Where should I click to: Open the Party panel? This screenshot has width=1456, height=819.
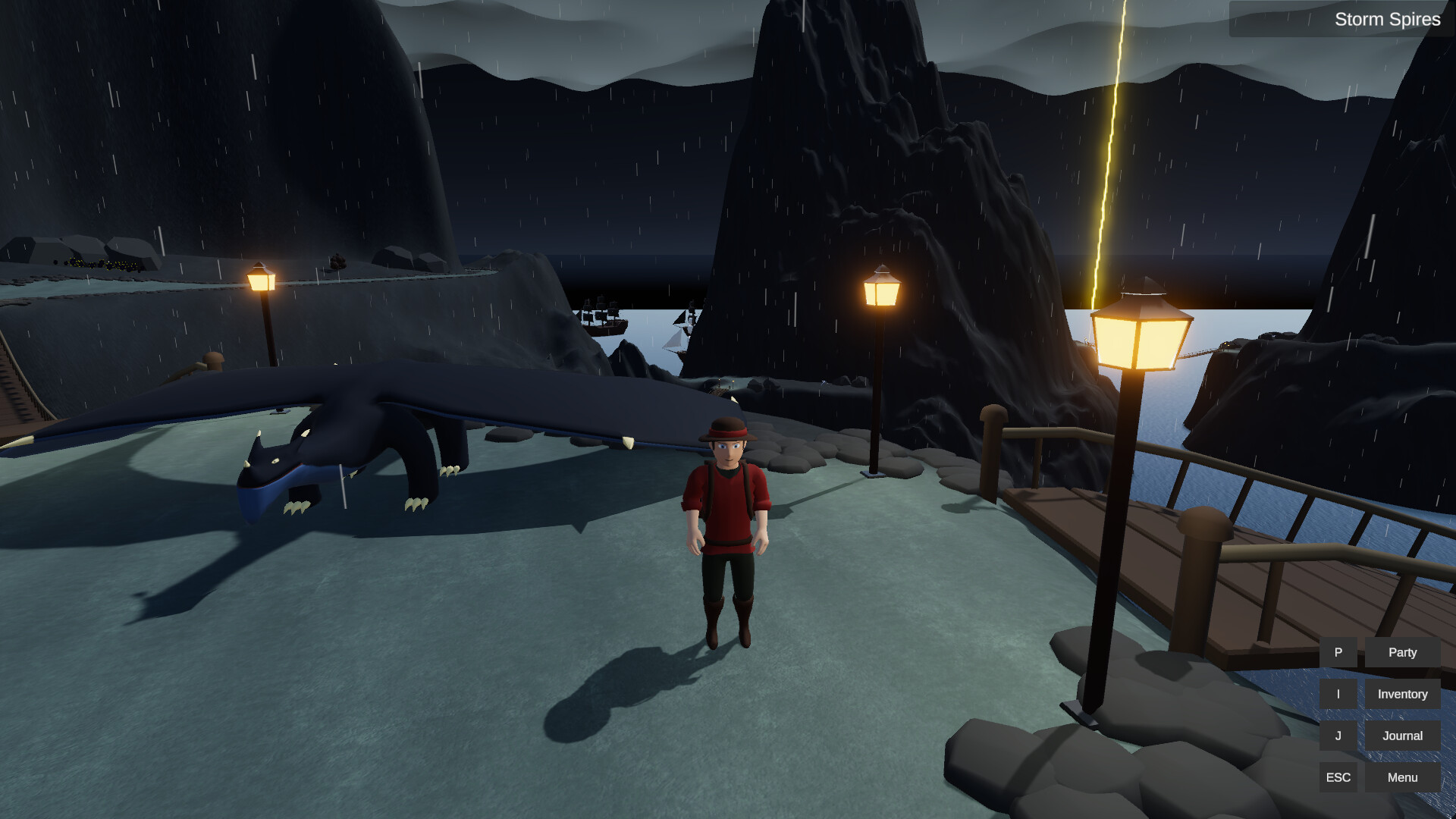click(1401, 651)
